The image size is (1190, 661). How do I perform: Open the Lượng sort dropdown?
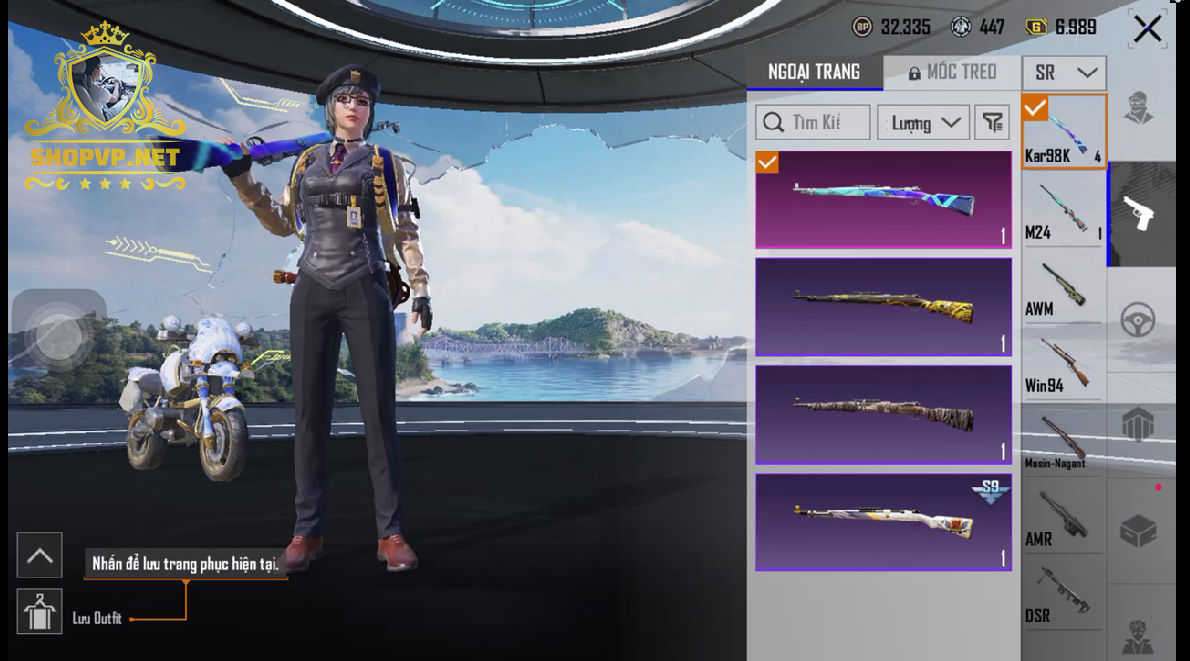[x=923, y=123]
